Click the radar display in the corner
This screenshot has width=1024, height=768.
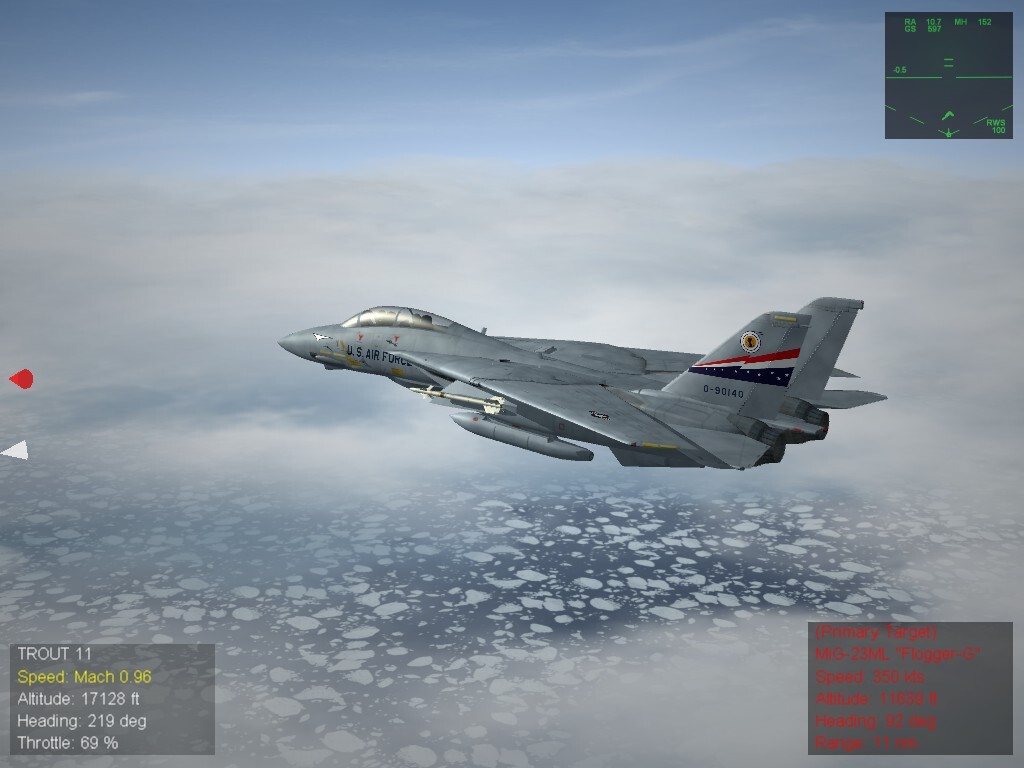click(x=948, y=75)
